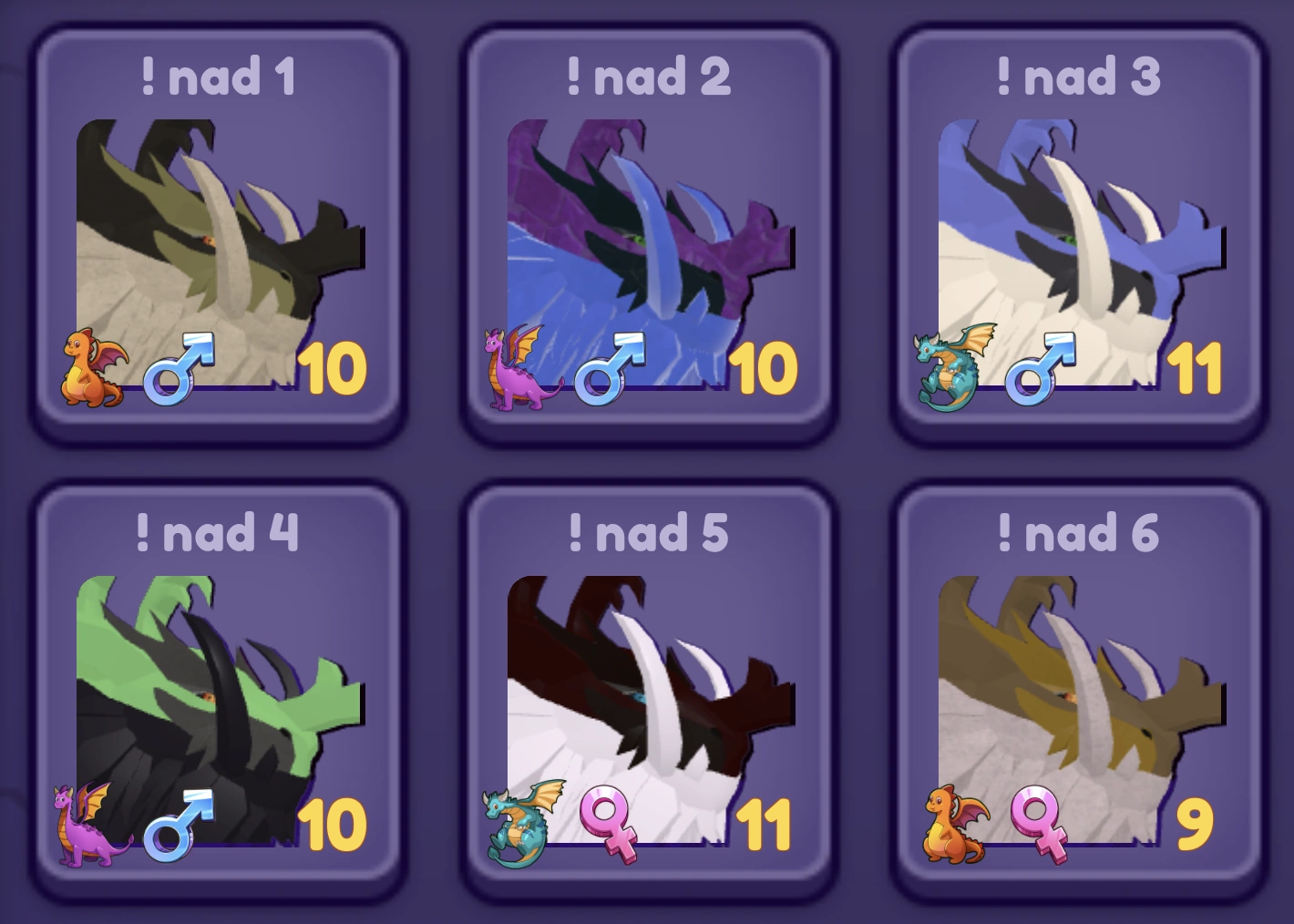
Task: Click the ! nad 2 name label
Action: pyautogui.click(x=649, y=77)
